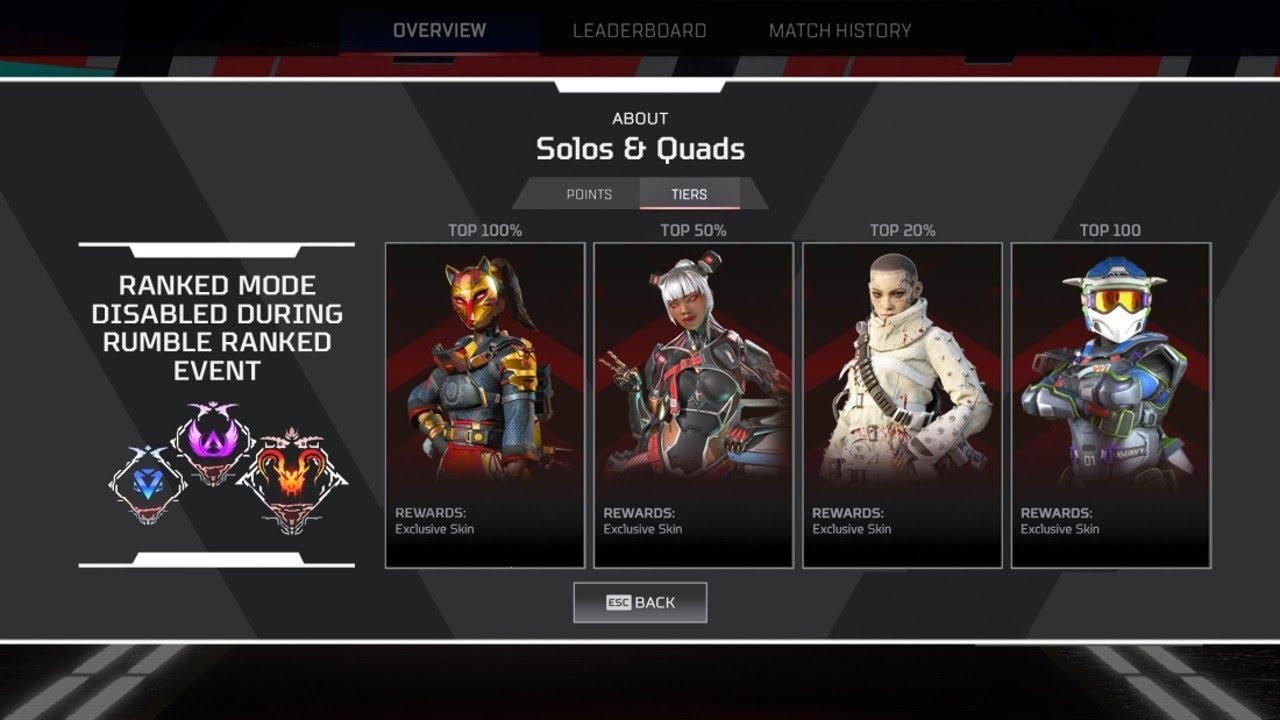Click the Back button
1280x720 pixels.
[640, 602]
